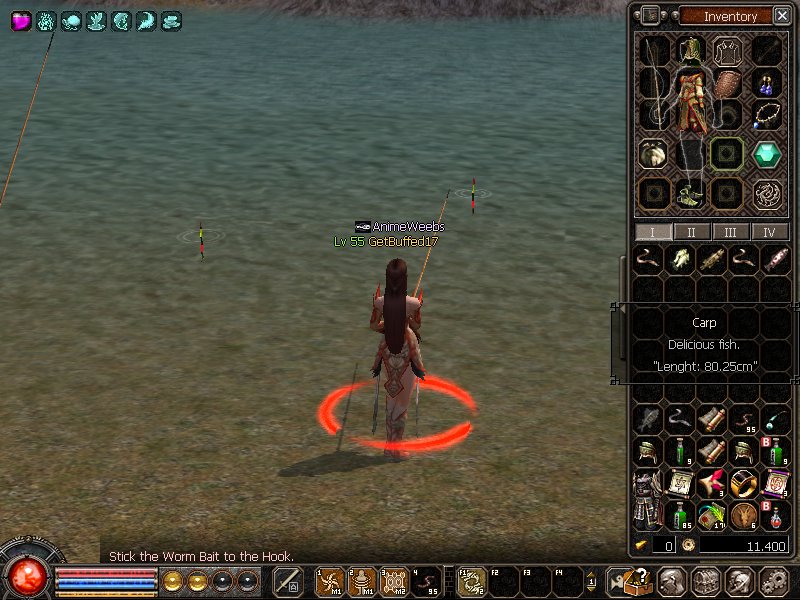Show inventory page IV
This screenshot has height=600, width=800.
tap(769, 232)
